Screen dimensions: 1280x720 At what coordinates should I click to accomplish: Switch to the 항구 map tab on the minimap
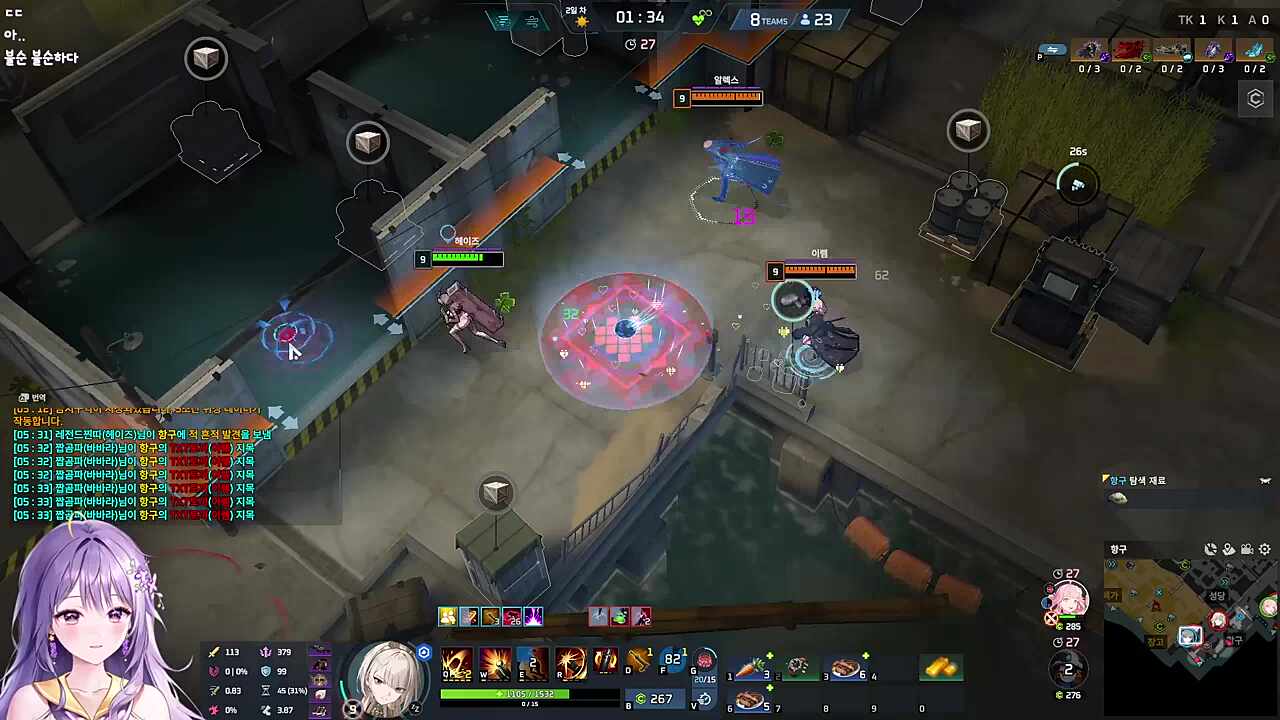pyautogui.click(x=1116, y=549)
